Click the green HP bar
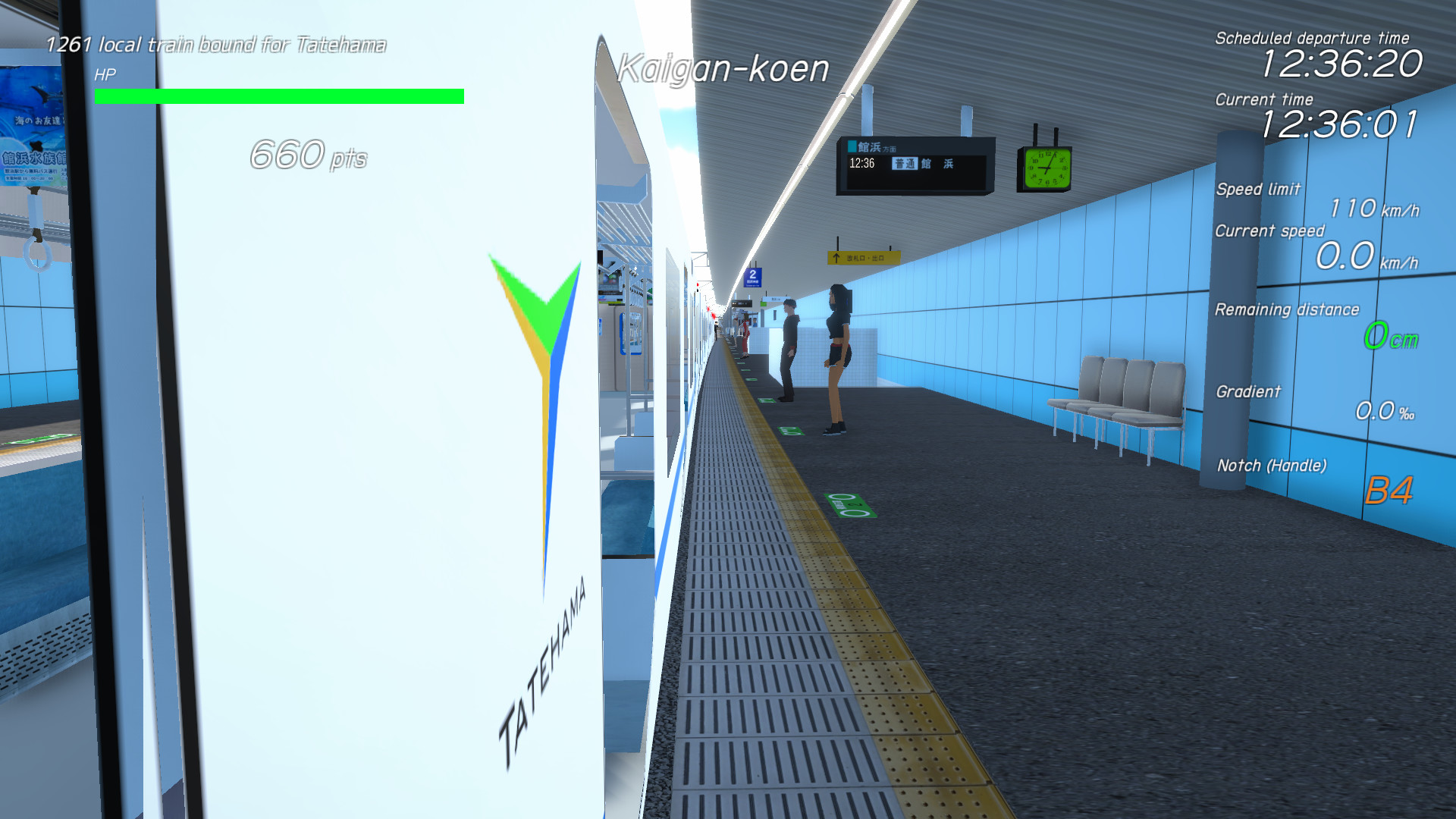This screenshot has width=1456, height=819. pyautogui.click(x=281, y=95)
